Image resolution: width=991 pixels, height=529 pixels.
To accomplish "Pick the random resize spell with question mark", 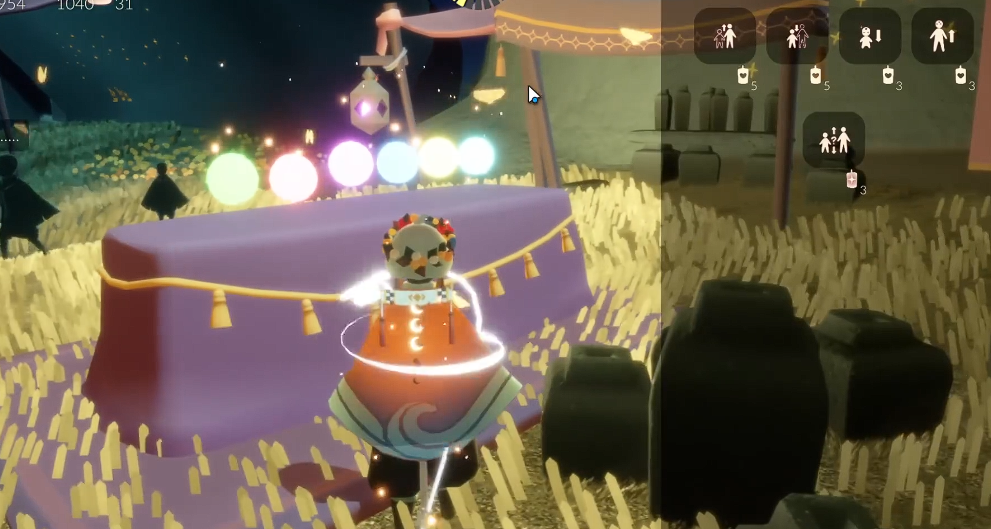I will point(833,140).
